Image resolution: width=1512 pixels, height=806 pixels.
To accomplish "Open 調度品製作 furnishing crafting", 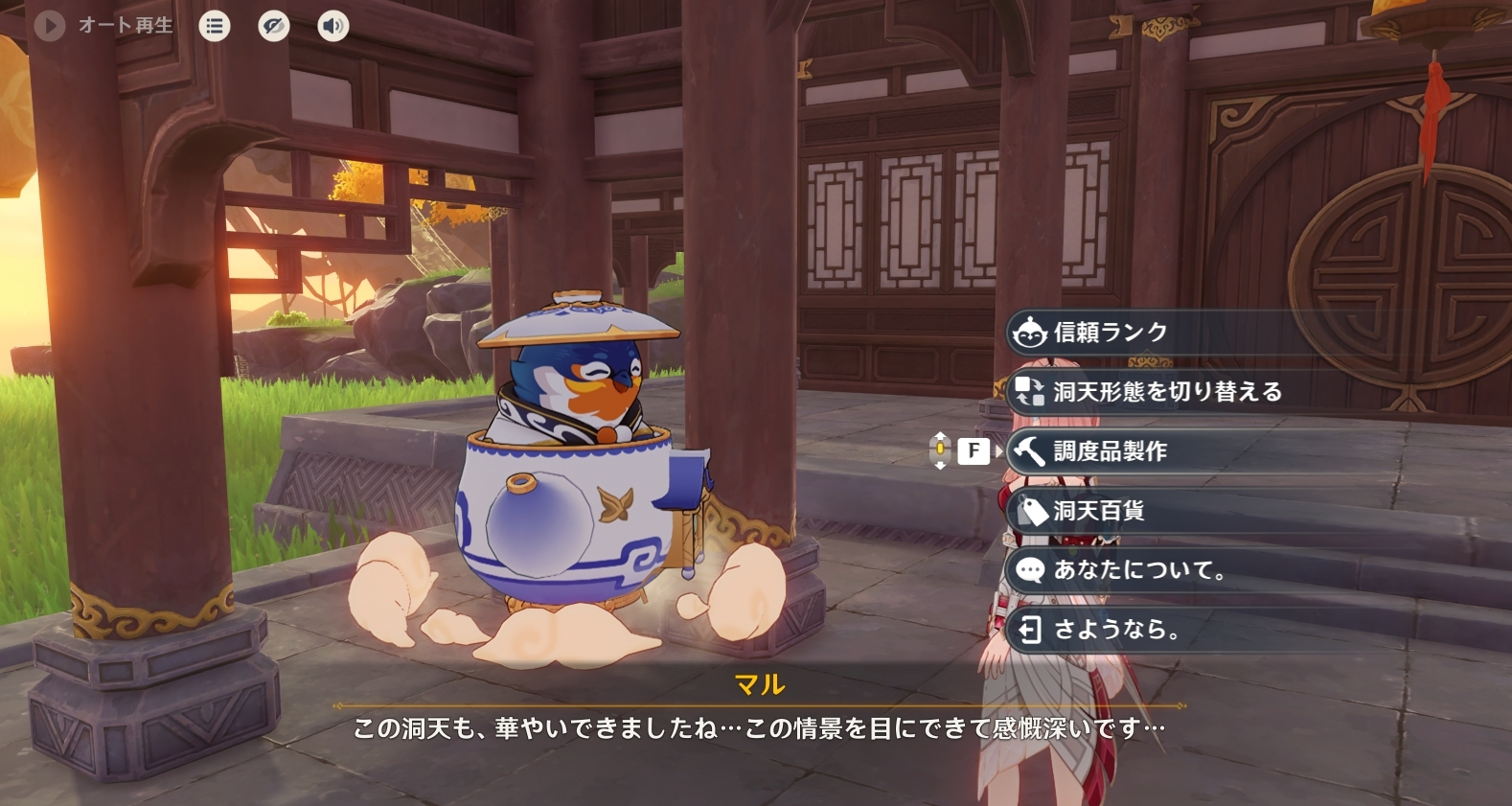I will 1111,451.
